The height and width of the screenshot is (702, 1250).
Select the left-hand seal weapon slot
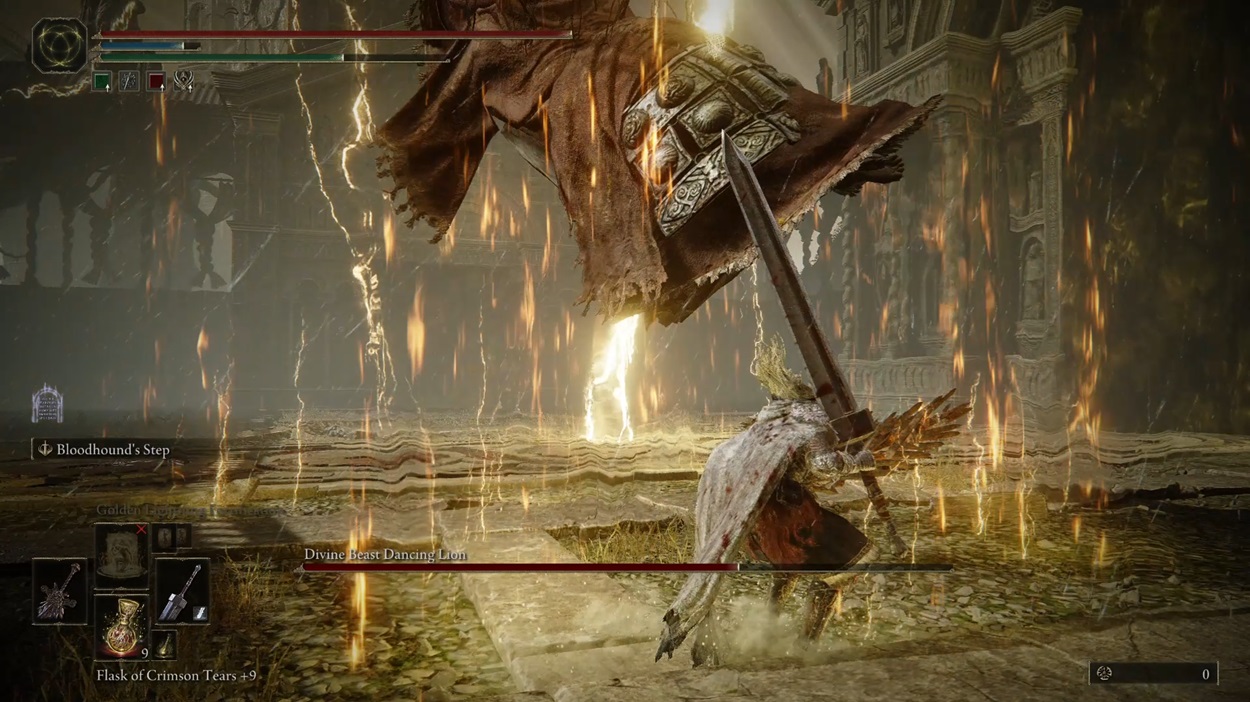pyautogui.click(x=59, y=591)
